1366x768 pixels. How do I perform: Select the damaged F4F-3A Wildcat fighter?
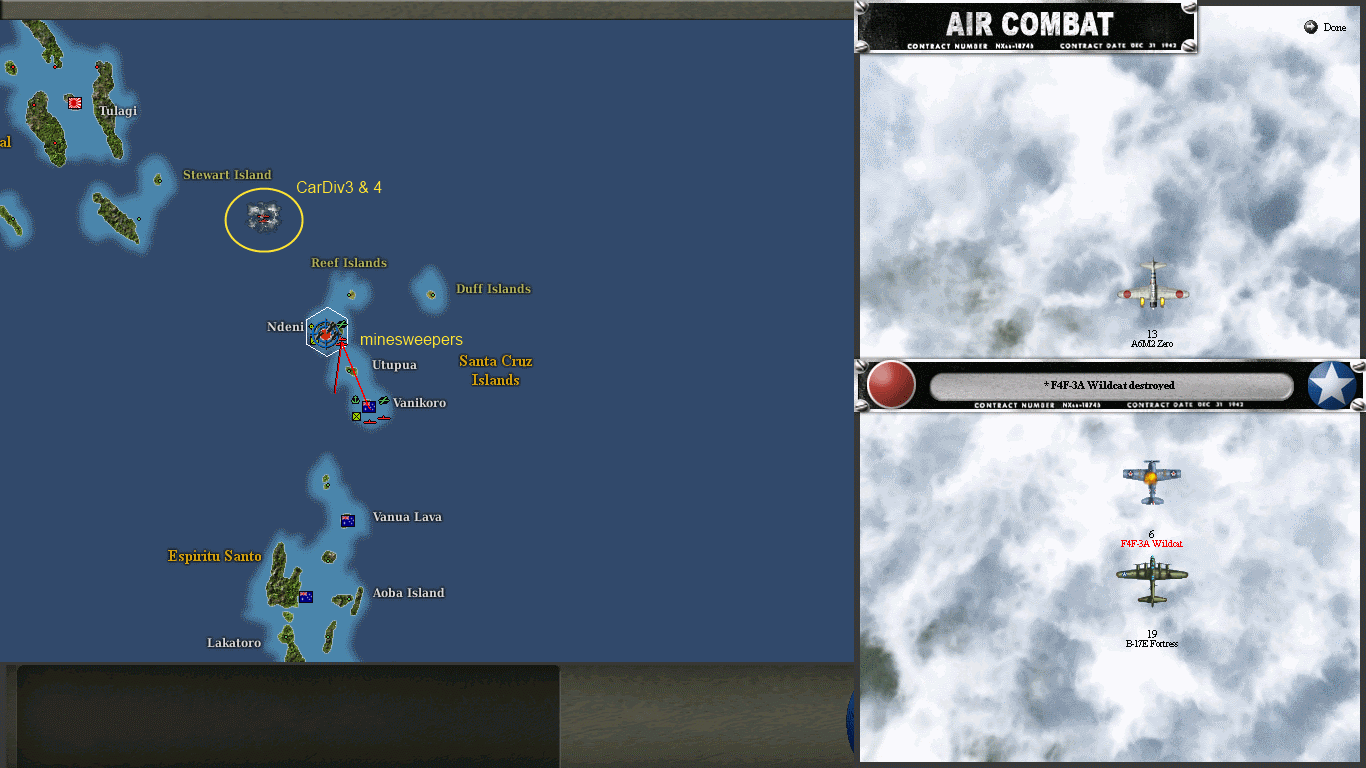(x=1152, y=480)
